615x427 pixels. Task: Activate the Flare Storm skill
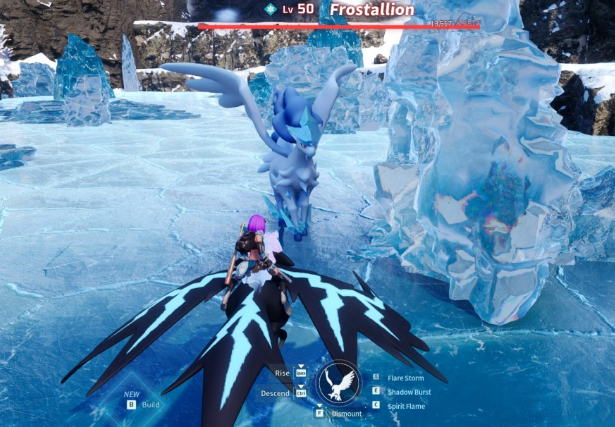pos(406,377)
